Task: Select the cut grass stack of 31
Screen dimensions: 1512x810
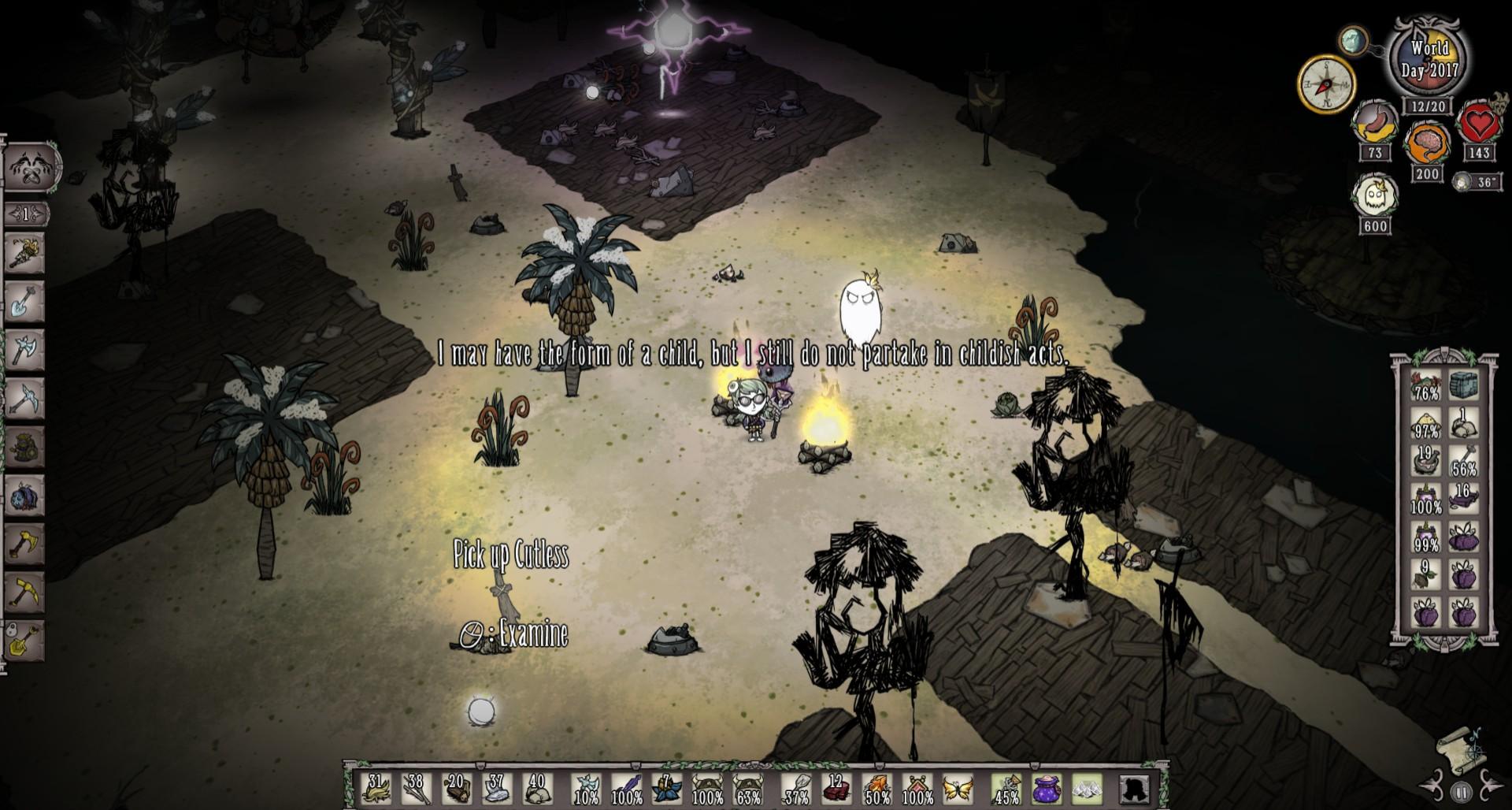Action: point(376,788)
